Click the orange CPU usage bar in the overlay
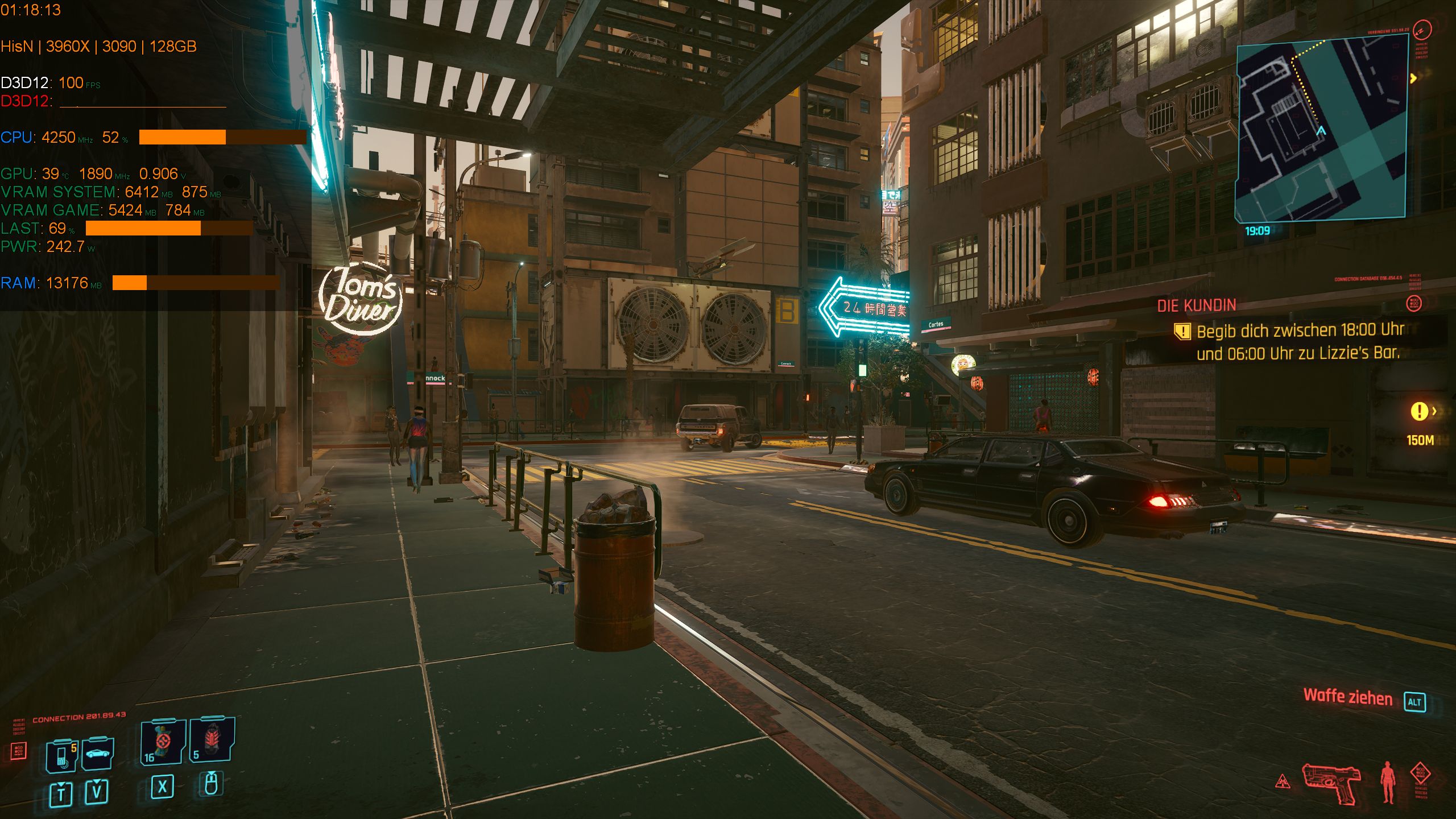The height and width of the screenshot is (819, 1456). pyautogui.click(x=182, y=138)
